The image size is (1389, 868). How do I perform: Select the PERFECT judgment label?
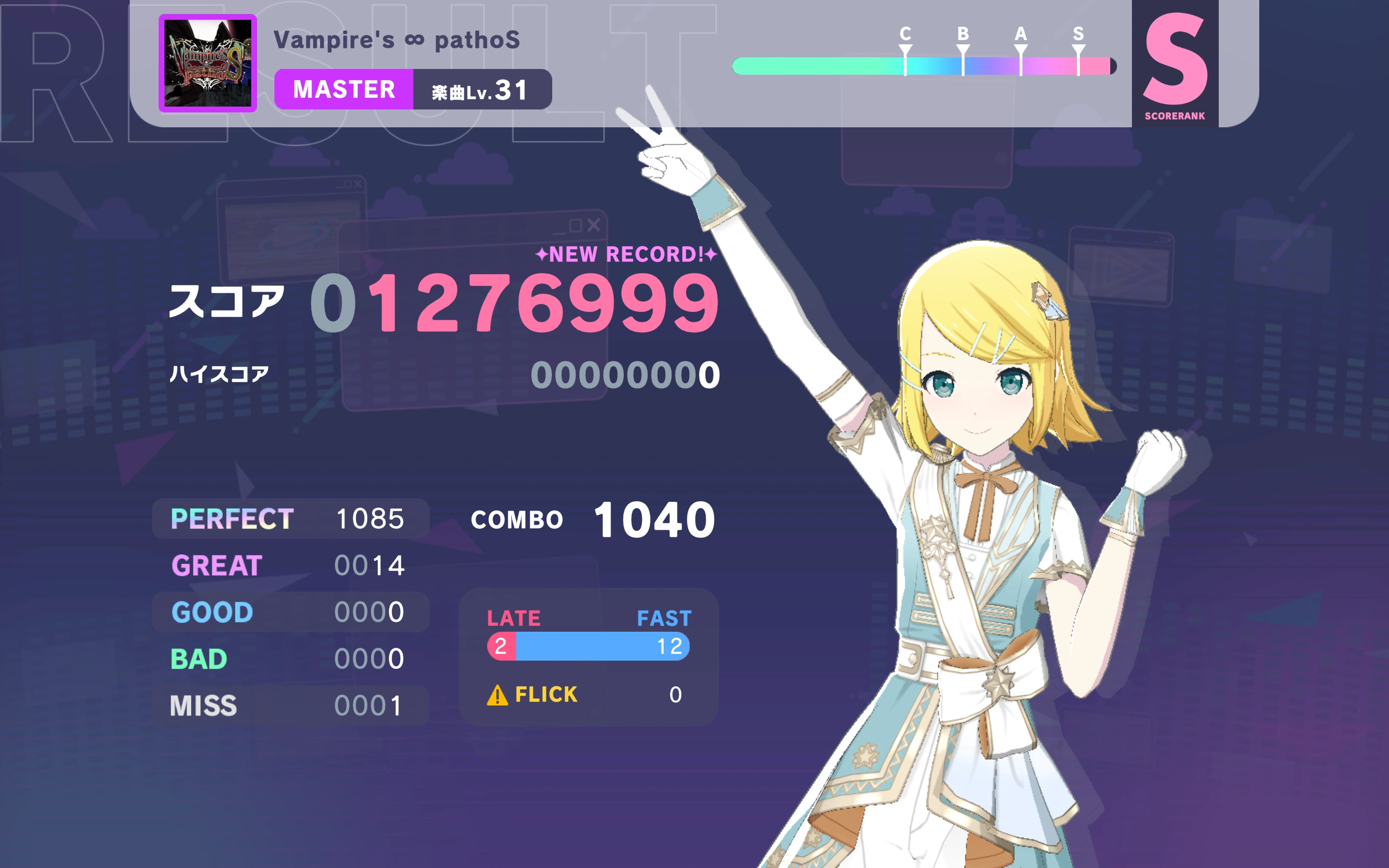232,518
